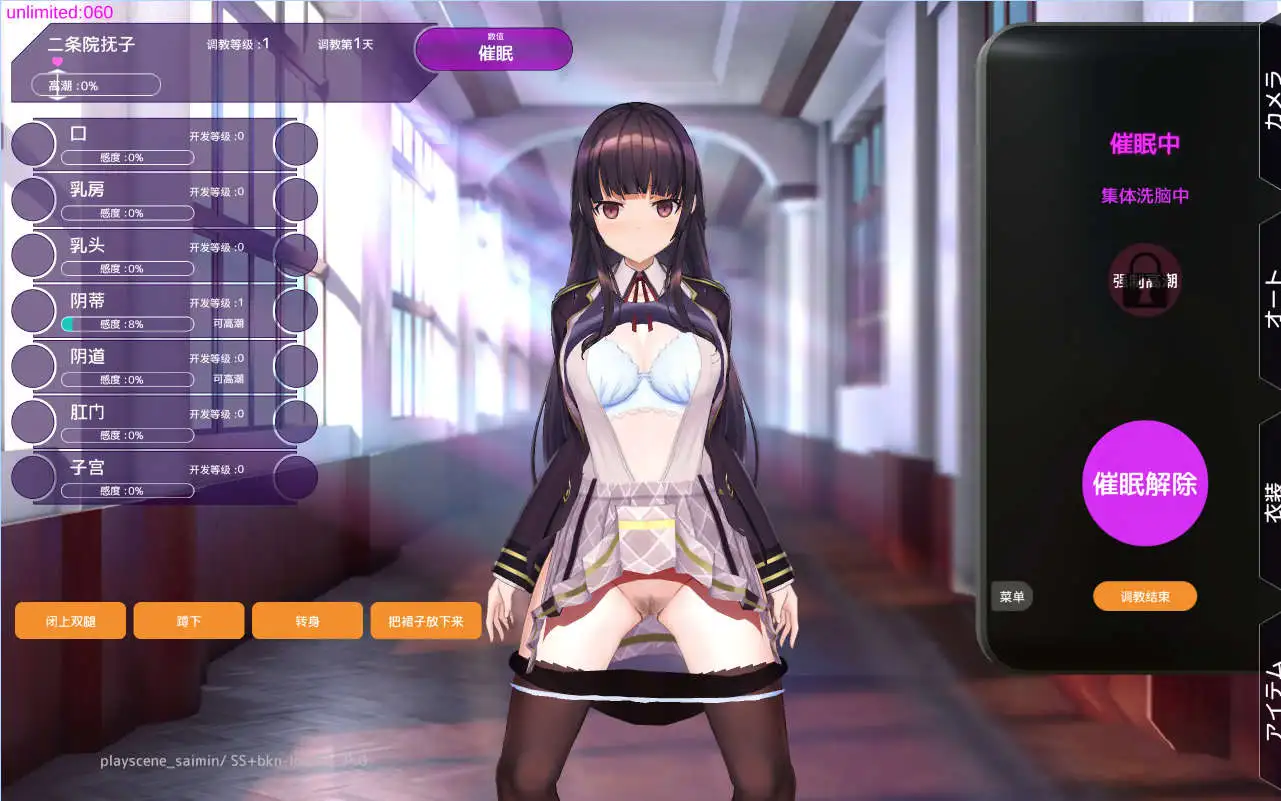Click the circular icon left of 乳房 row

33,199
